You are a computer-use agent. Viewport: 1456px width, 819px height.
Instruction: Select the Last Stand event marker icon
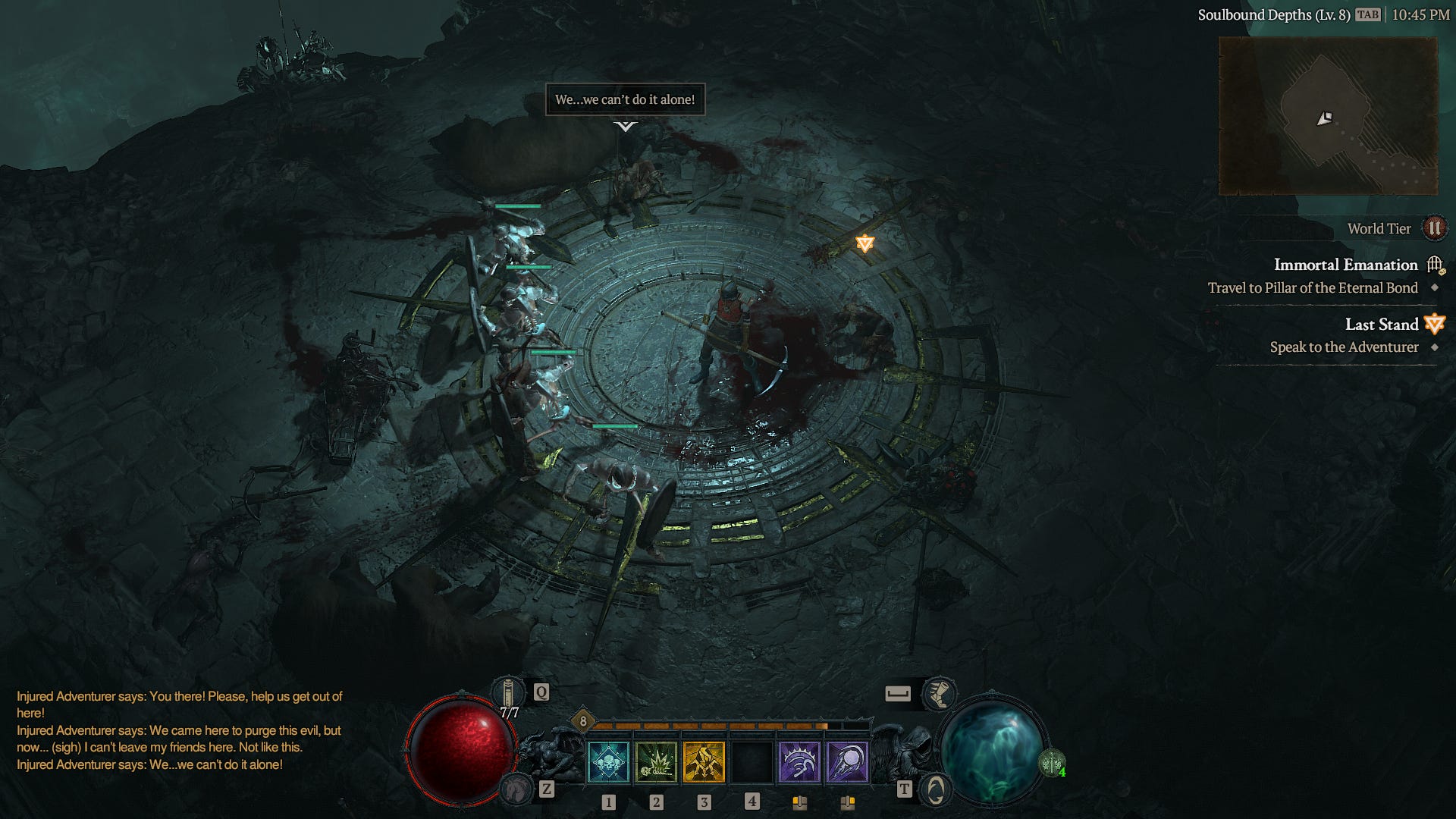pyautogui.click(x=1433, y=324)
